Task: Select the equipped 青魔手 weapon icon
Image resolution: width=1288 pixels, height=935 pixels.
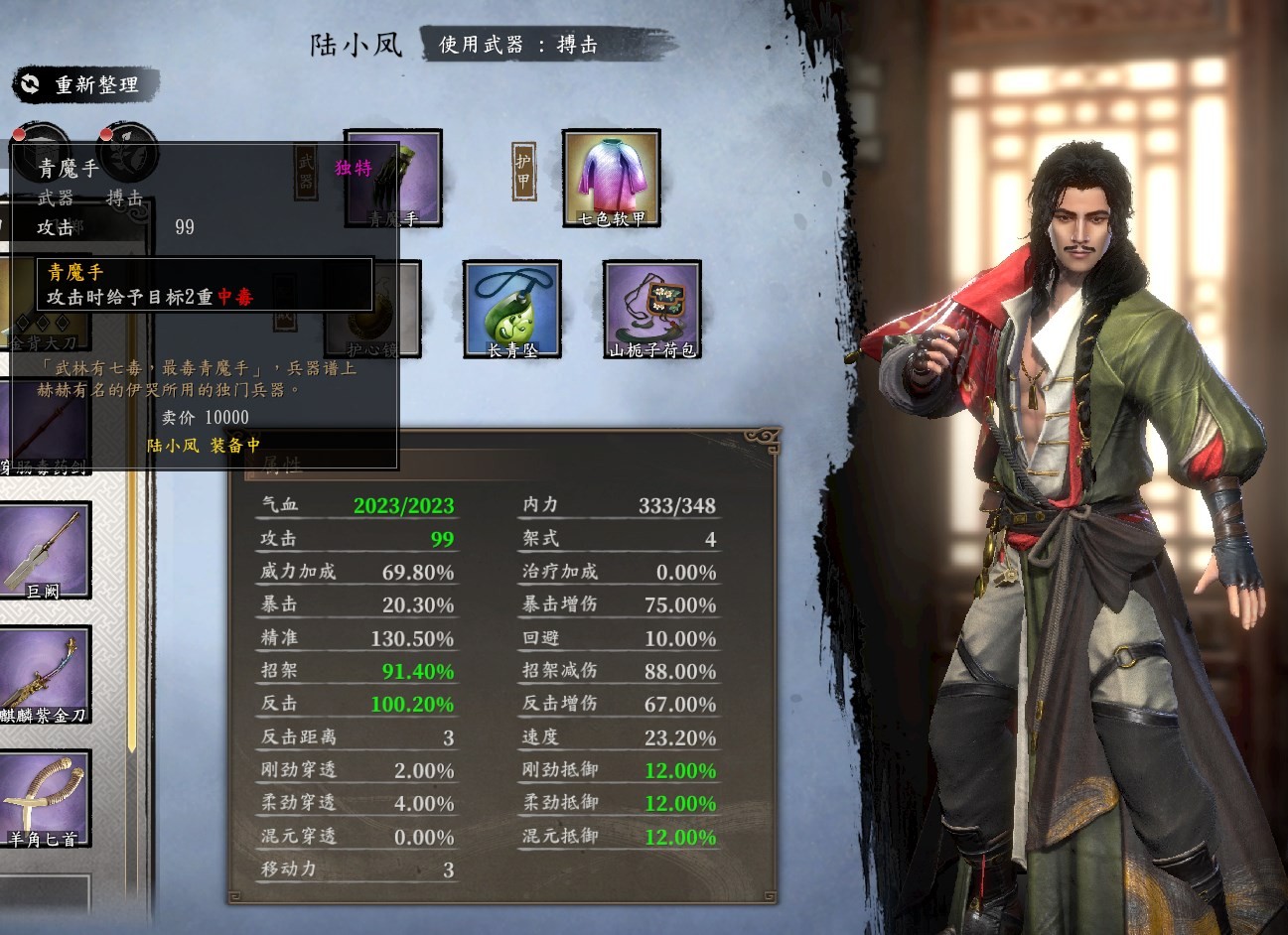Action: (392, 180)
